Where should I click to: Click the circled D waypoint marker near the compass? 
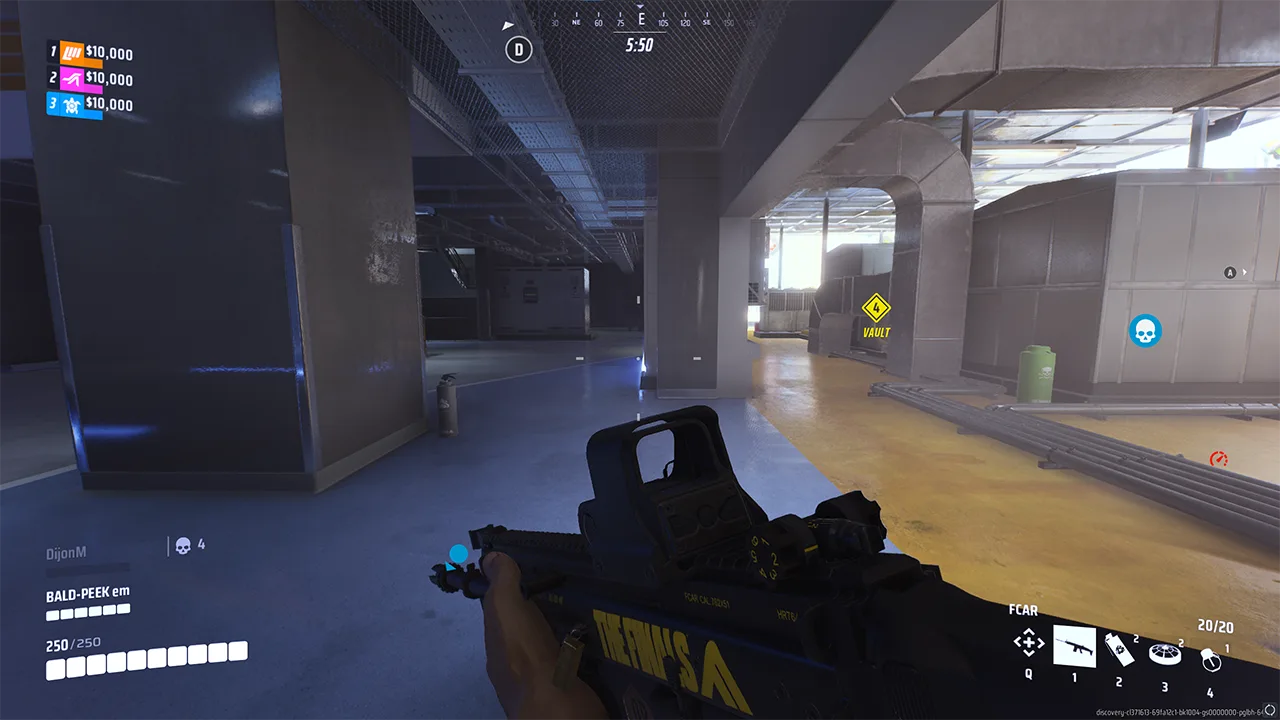coord(518,48)
